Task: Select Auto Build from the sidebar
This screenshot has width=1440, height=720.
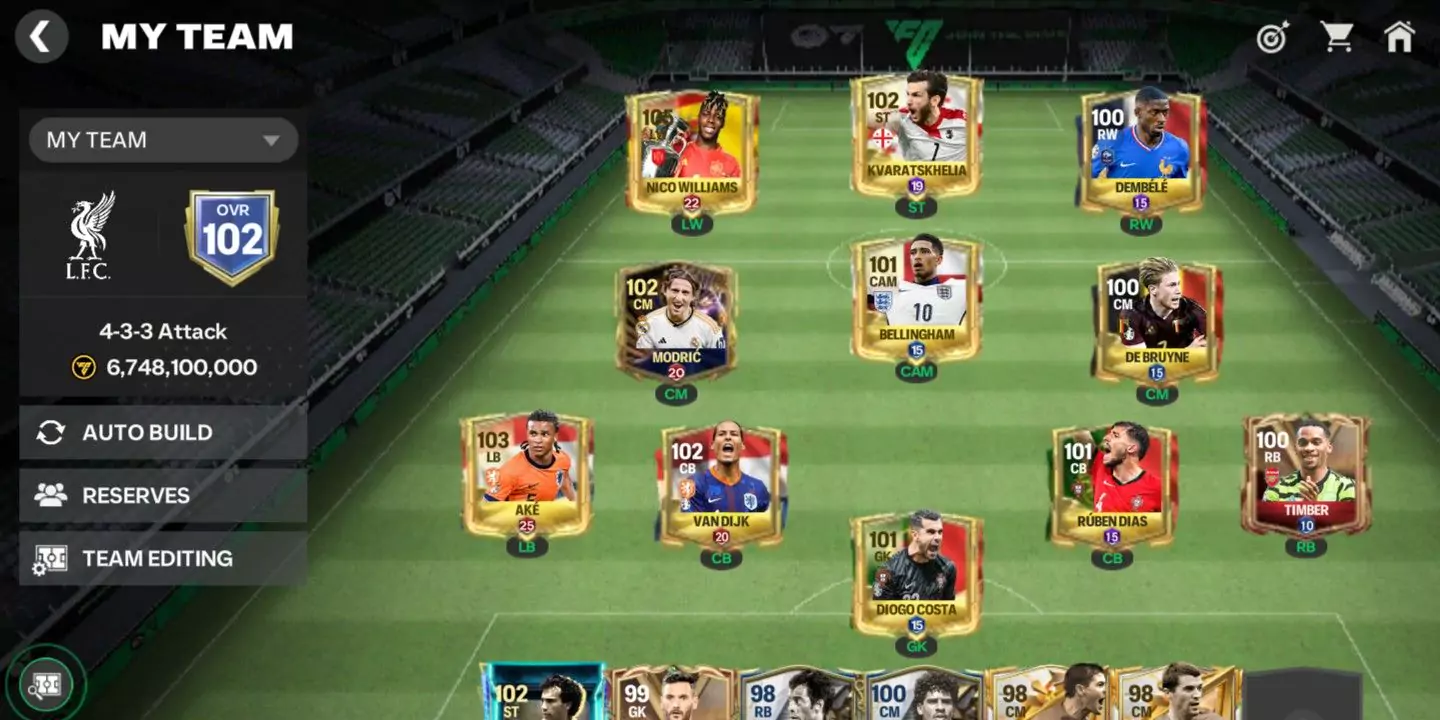Action: pos(150,432)
